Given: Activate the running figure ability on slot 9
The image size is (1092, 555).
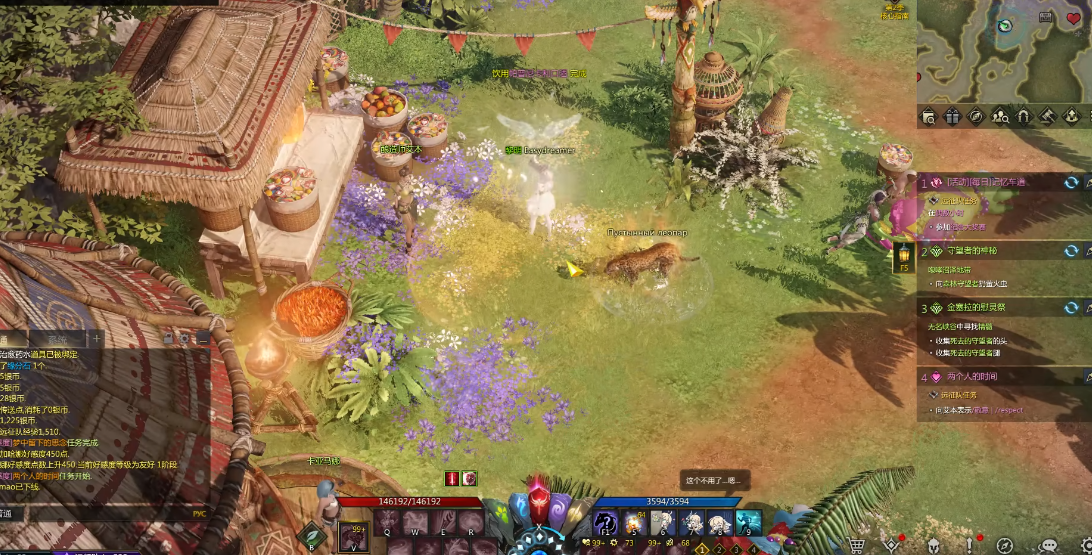Looking at the screenshot, I should pos(748,522).
